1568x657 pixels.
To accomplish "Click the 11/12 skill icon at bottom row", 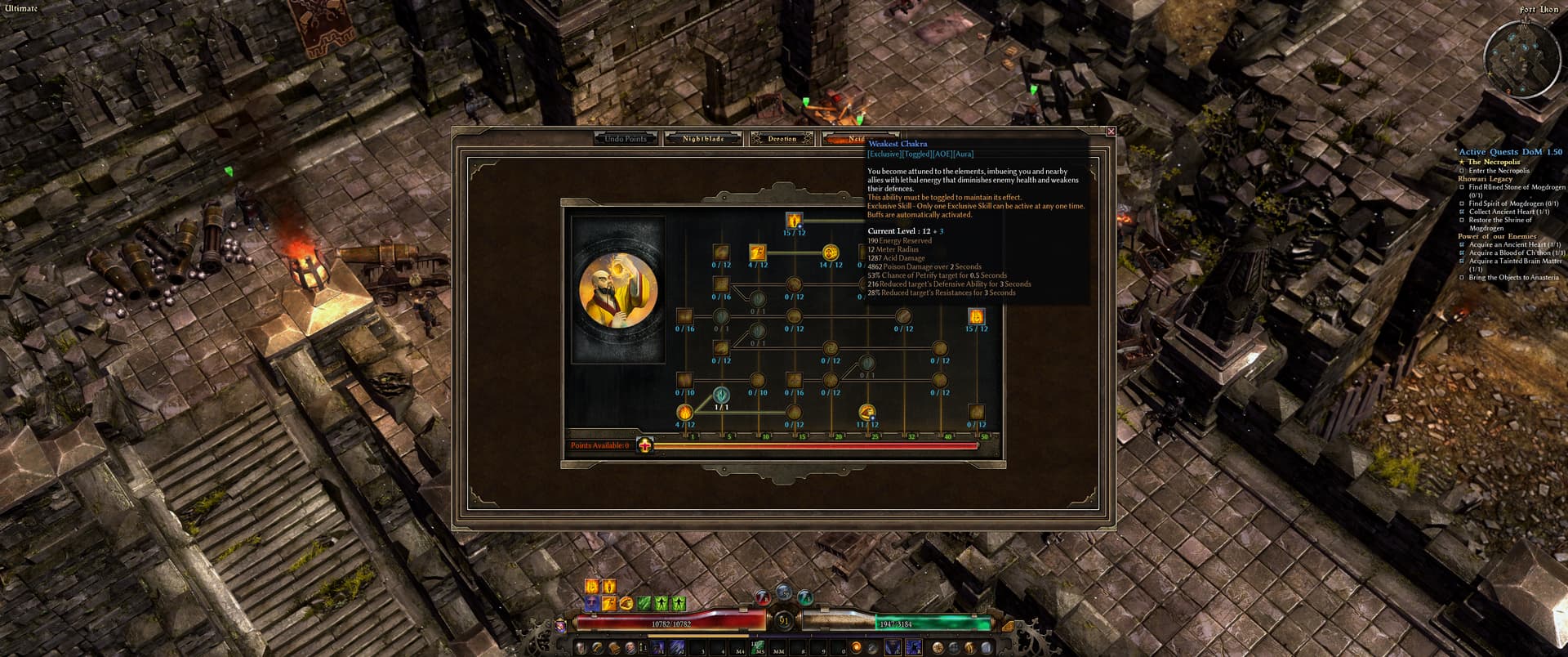I will (863, 413).
